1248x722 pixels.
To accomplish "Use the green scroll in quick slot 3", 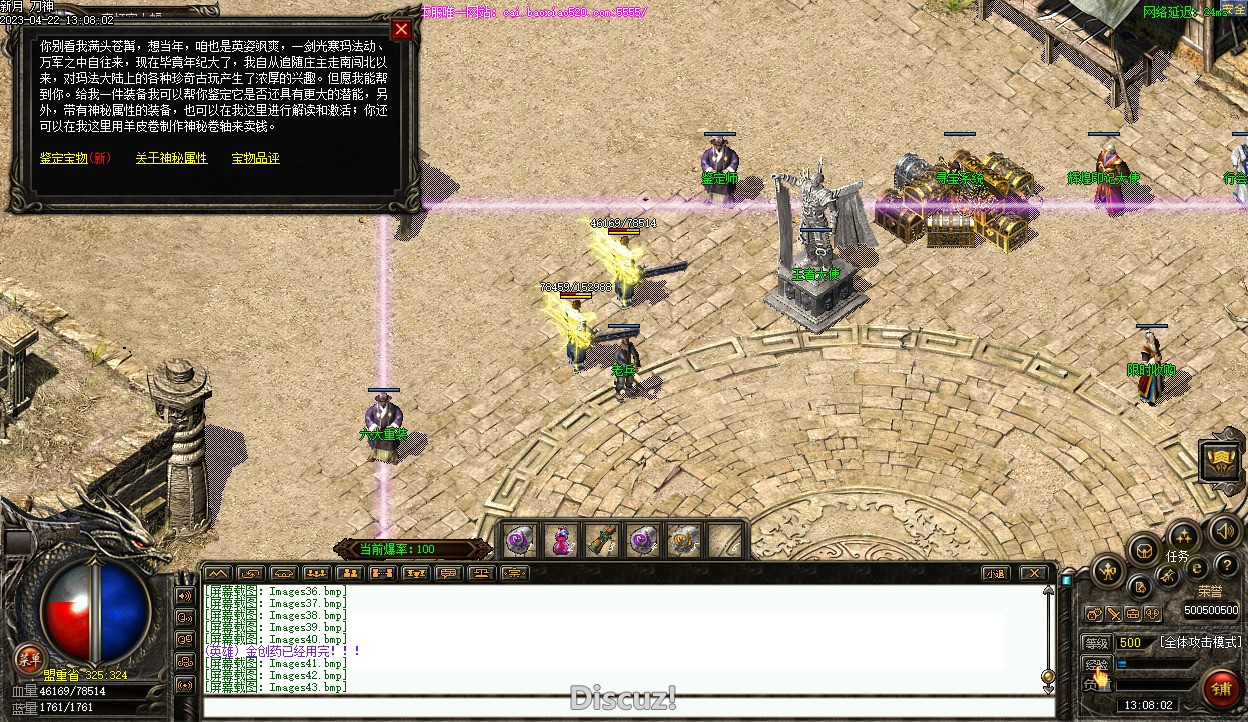I will pos(602,541).
